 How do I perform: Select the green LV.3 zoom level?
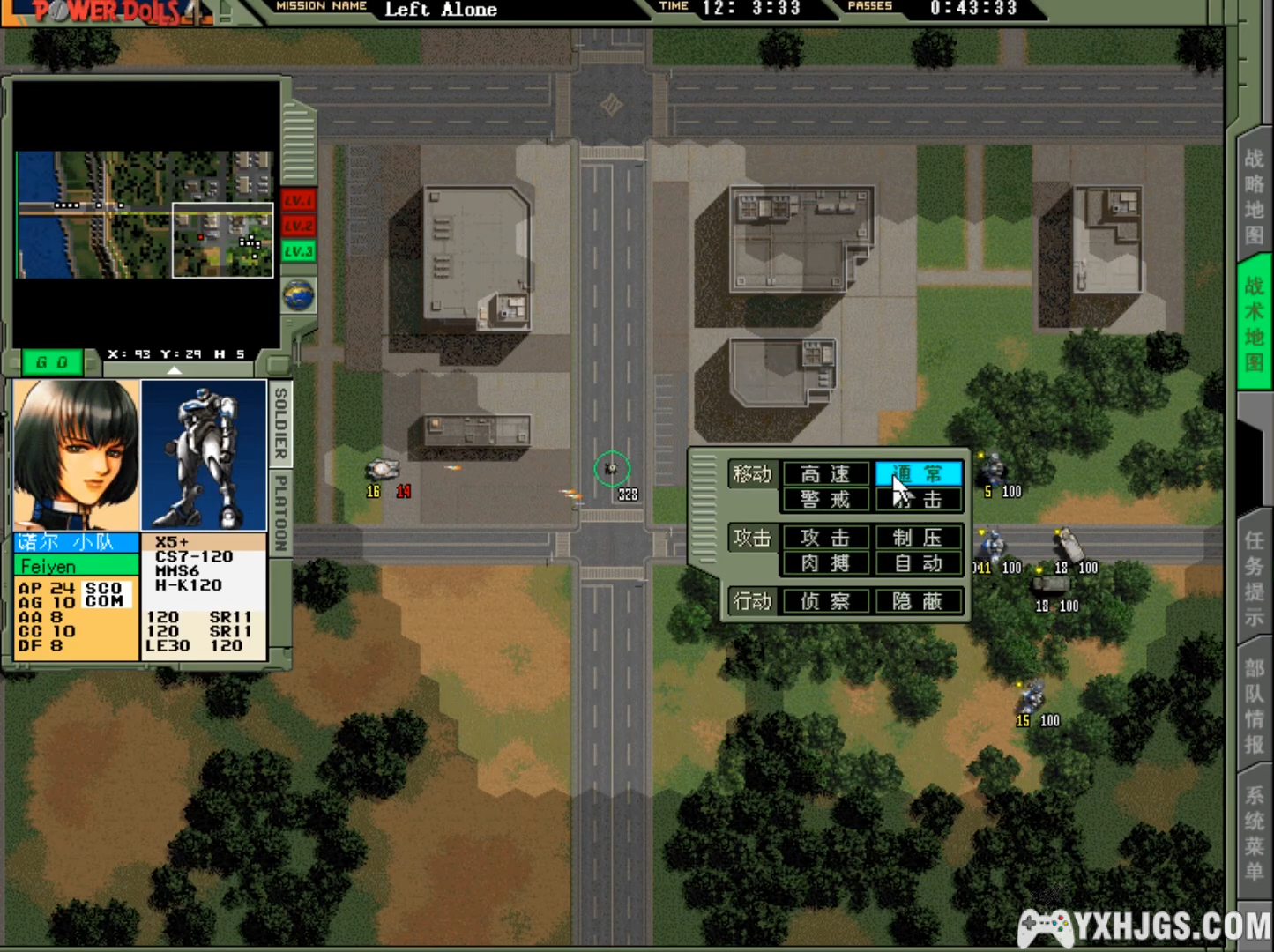pyautogui.click(x=298, y=251)
